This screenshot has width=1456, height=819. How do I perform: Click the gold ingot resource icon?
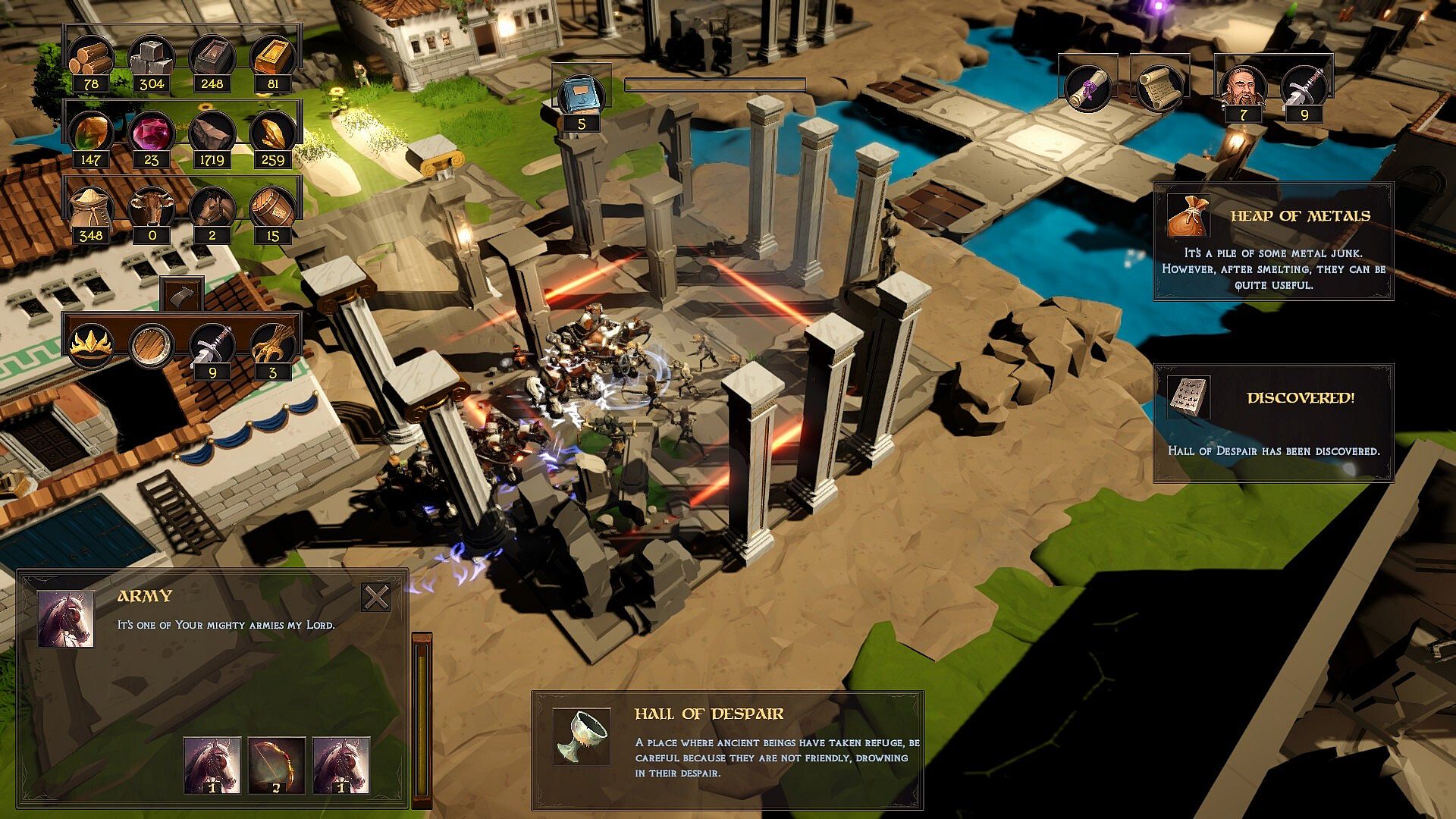[x=272, y=57]
